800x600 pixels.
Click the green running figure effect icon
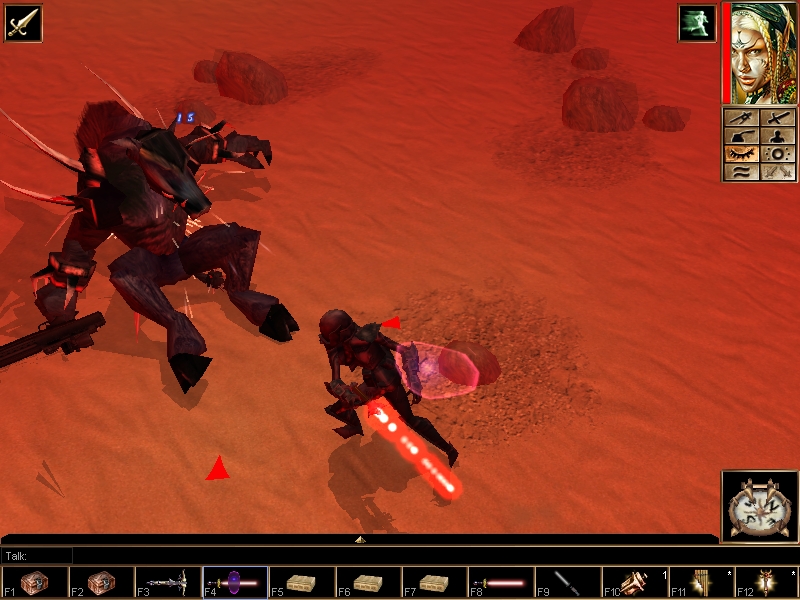[696, 22]
